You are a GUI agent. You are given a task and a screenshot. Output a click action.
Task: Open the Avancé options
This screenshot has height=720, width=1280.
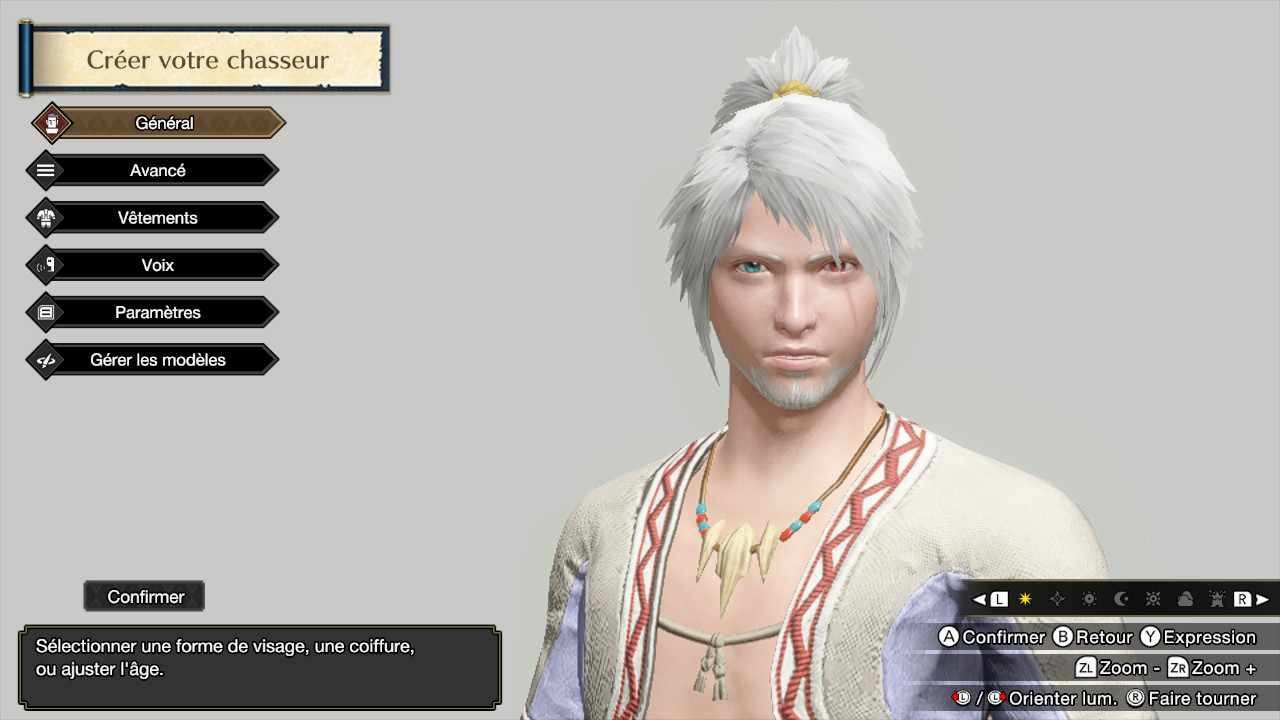point(157,171)
